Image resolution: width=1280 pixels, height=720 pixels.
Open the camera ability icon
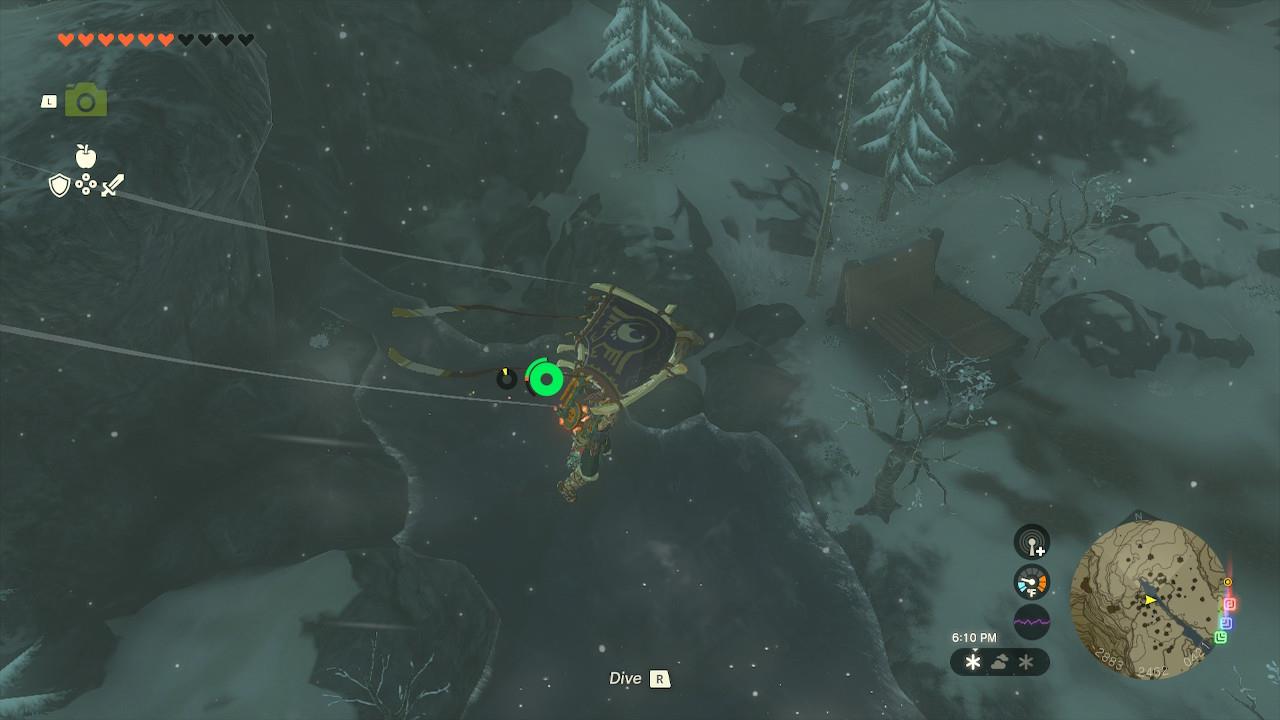tap(86, 100)
